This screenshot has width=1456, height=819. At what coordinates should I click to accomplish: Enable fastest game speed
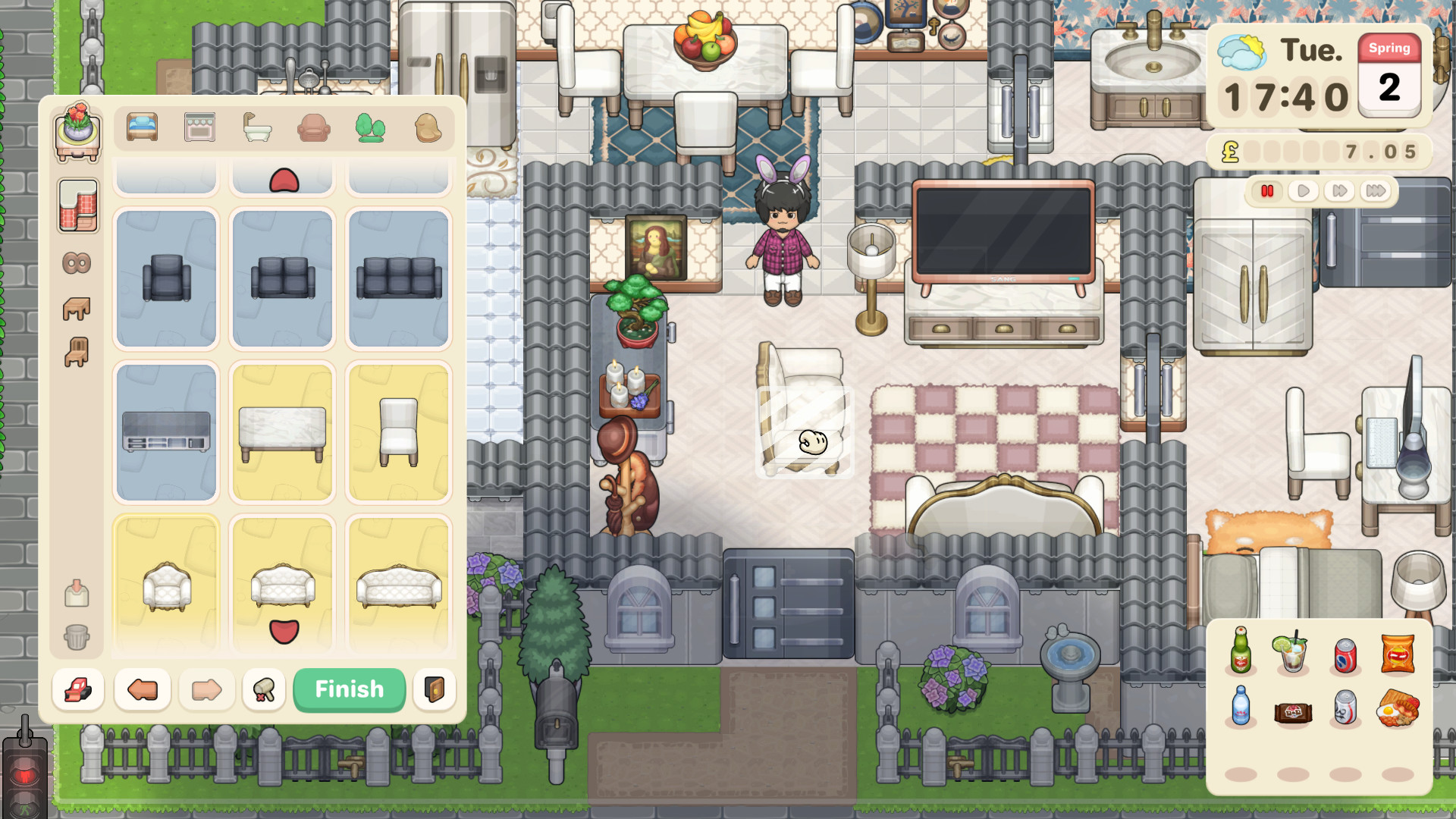[1374, 191]
